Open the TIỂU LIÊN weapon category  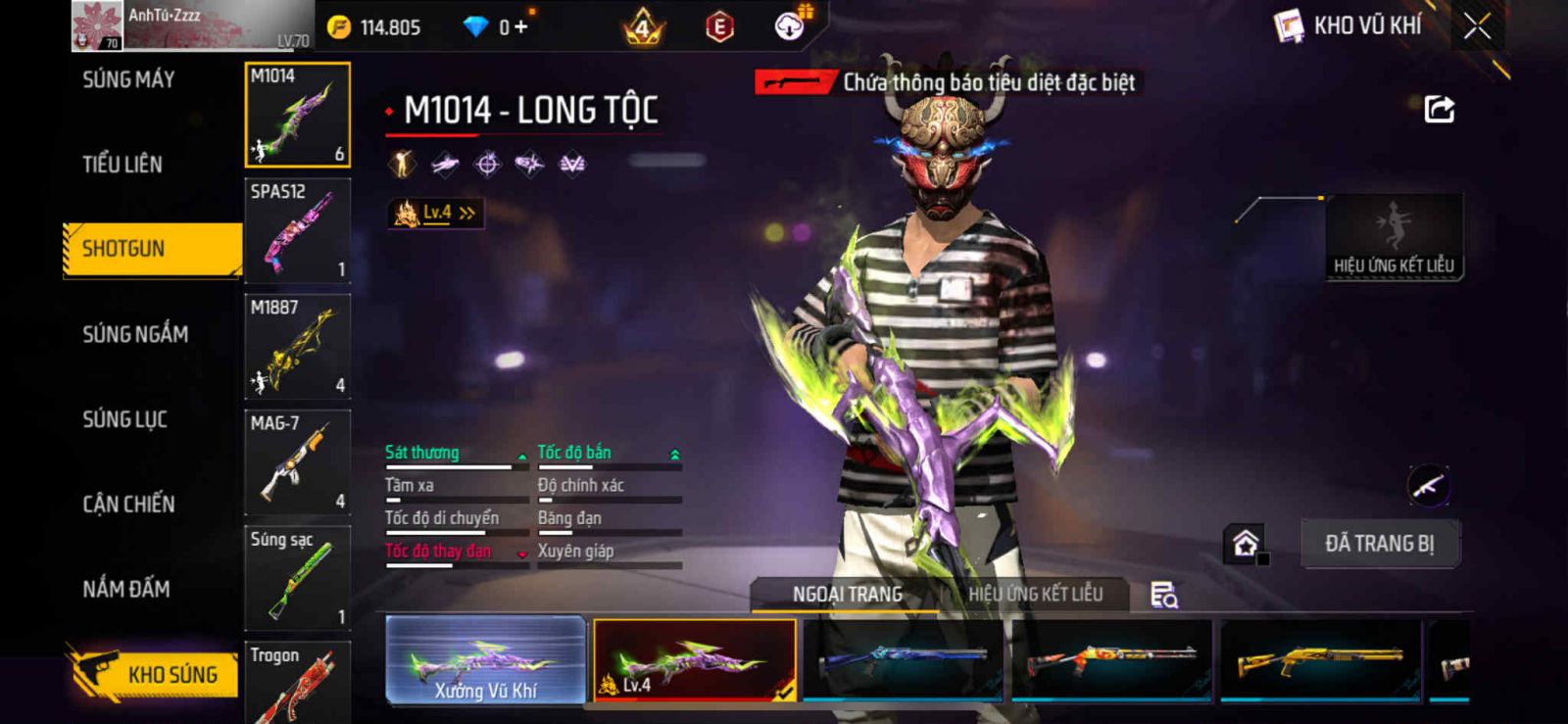point(122,164)
